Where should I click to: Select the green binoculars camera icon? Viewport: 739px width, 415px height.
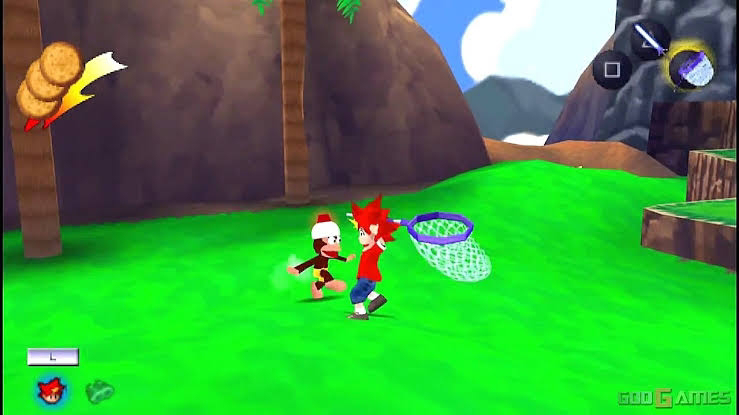pos(99,389)
